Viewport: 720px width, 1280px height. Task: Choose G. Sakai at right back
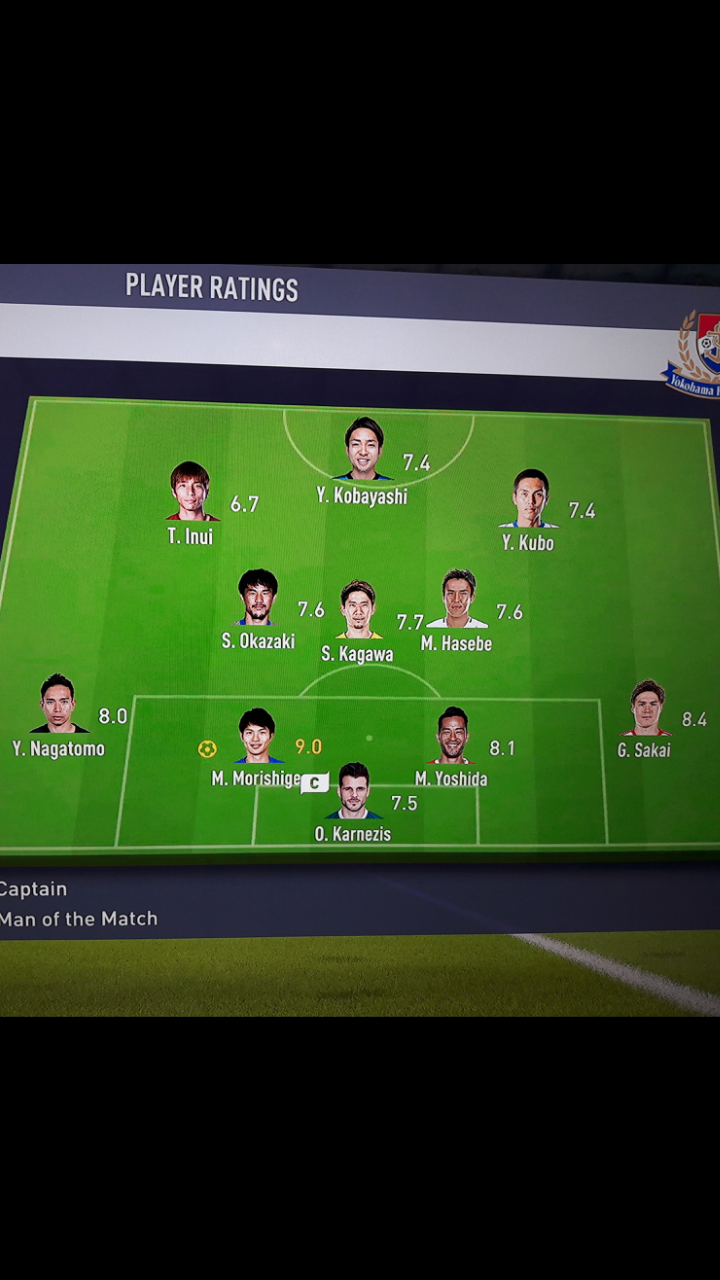click(647, 708)
